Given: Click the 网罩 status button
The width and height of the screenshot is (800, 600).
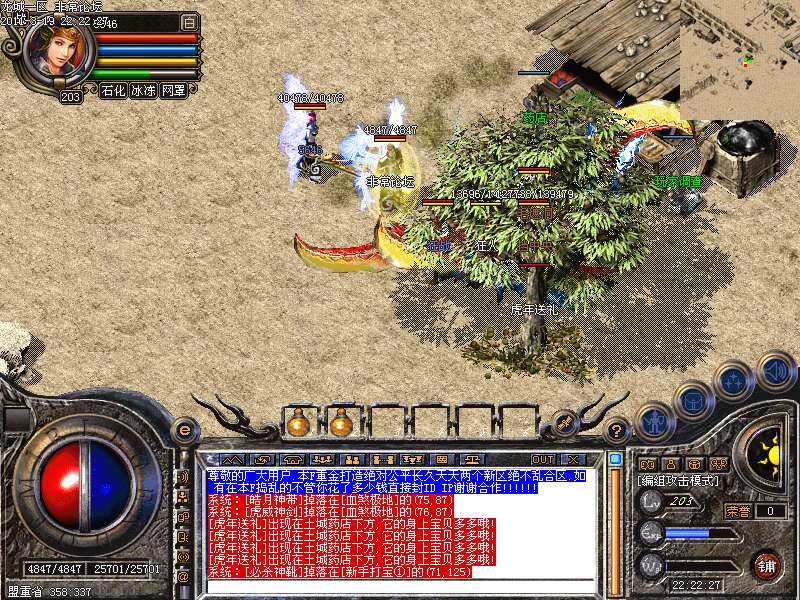Looking at the screenshot, I should click(173, 90).
